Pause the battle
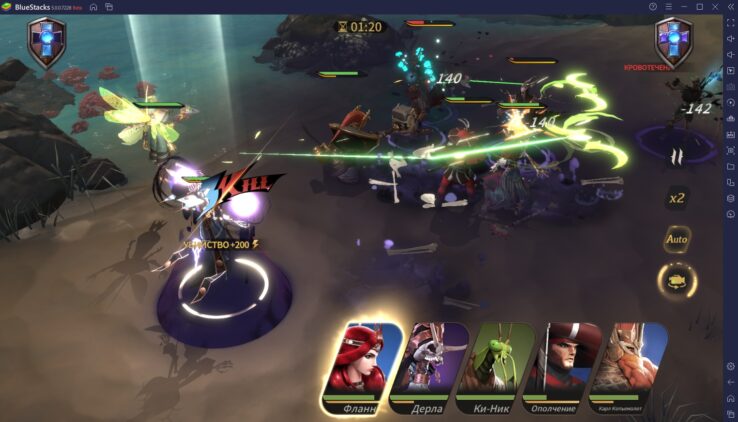This screenshot has width=738, height=422. tap(677, 156)
